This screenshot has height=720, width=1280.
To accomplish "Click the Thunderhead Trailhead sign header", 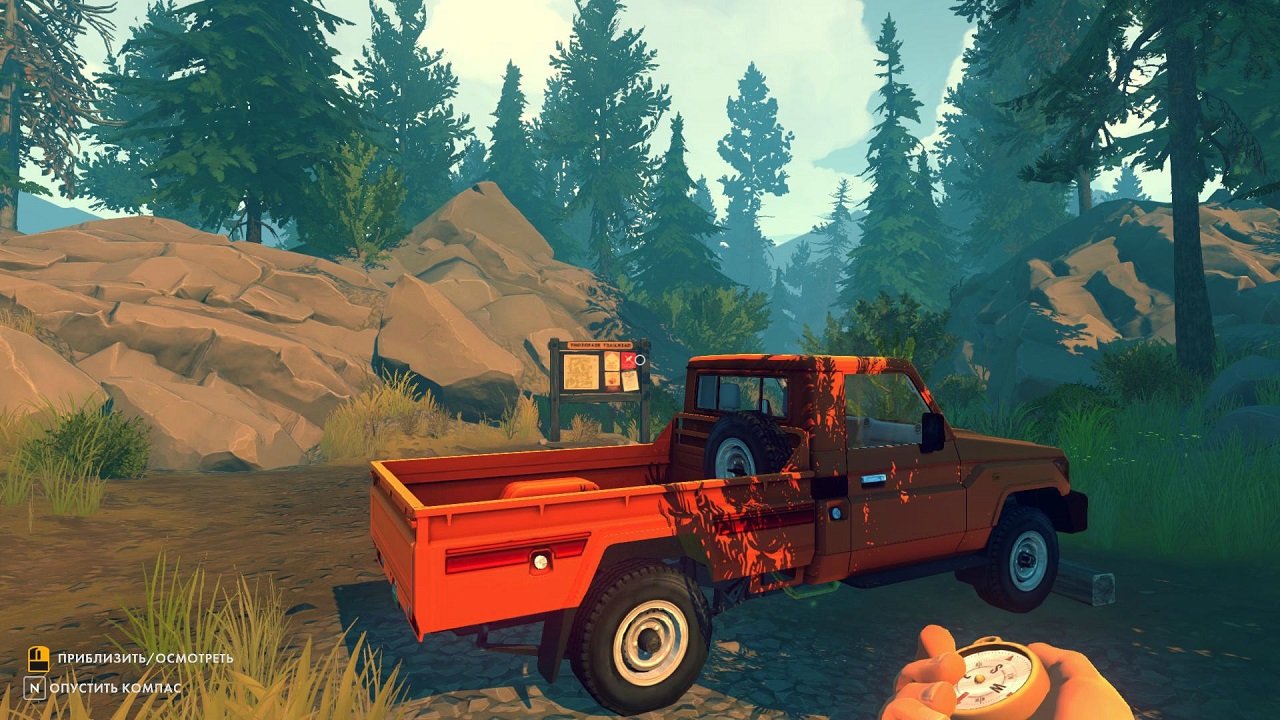I will 600,345.
